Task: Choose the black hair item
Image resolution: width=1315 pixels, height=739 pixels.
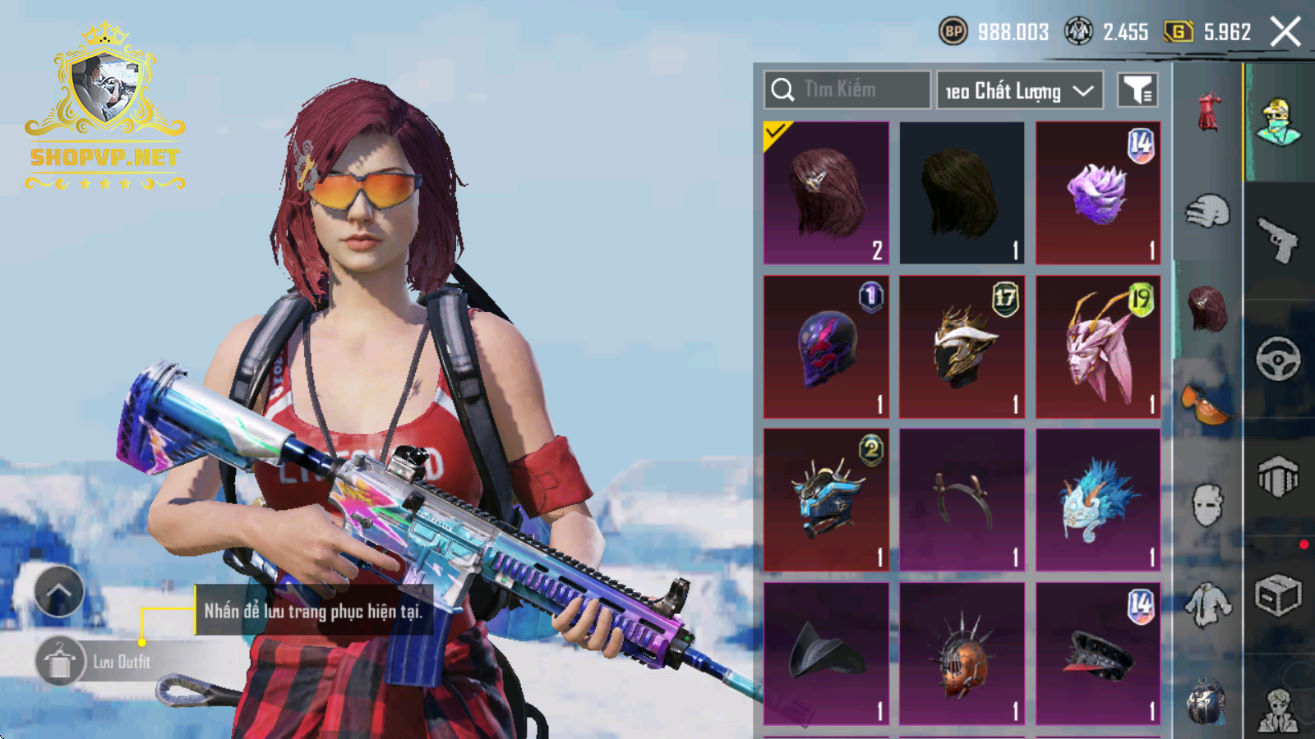Action: point(962,193)
